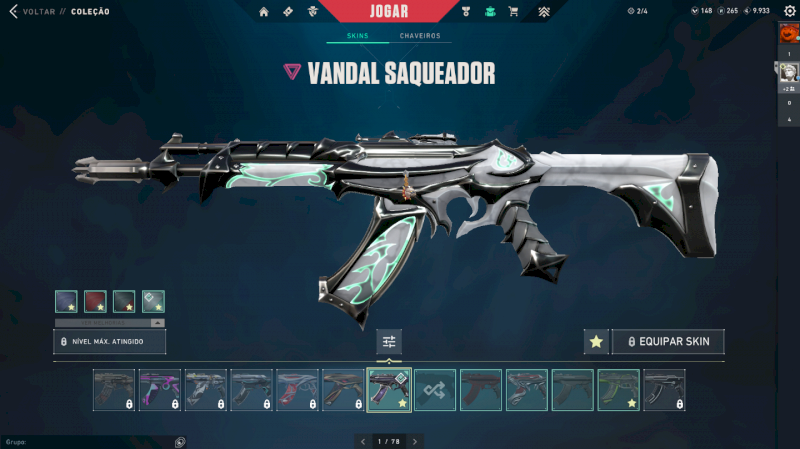The width and height of the screenshot is (800, 449).
Task: Select the random shuffle skin tile
Action: (435, 390)
